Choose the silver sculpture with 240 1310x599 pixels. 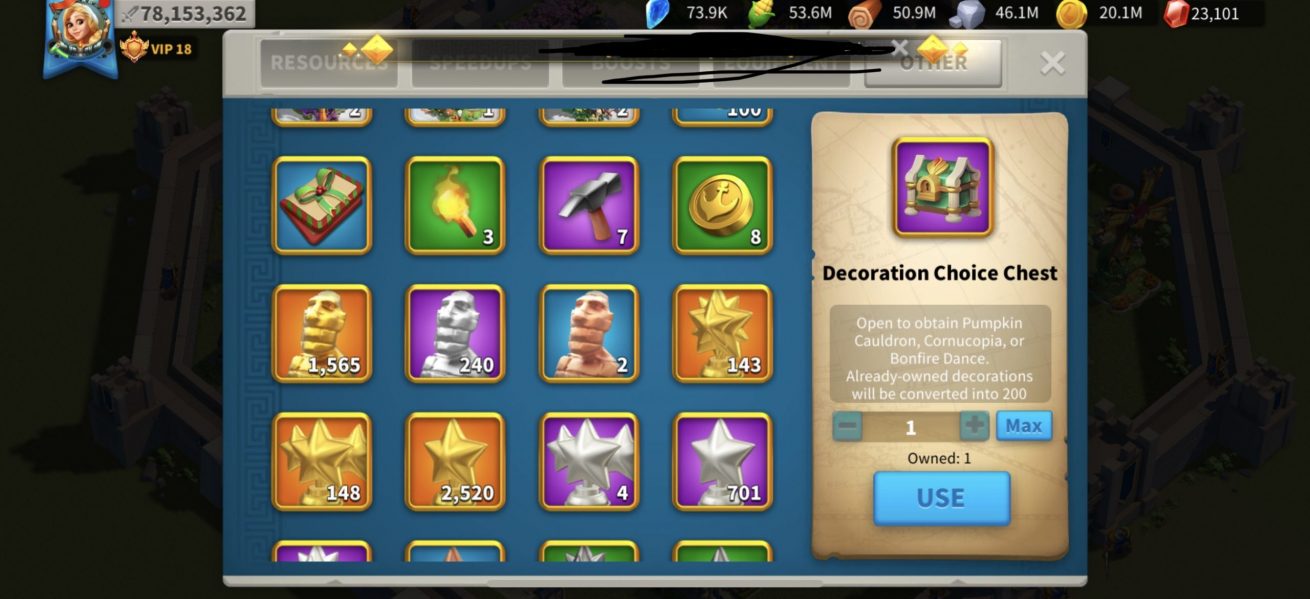tap(455, 333)
